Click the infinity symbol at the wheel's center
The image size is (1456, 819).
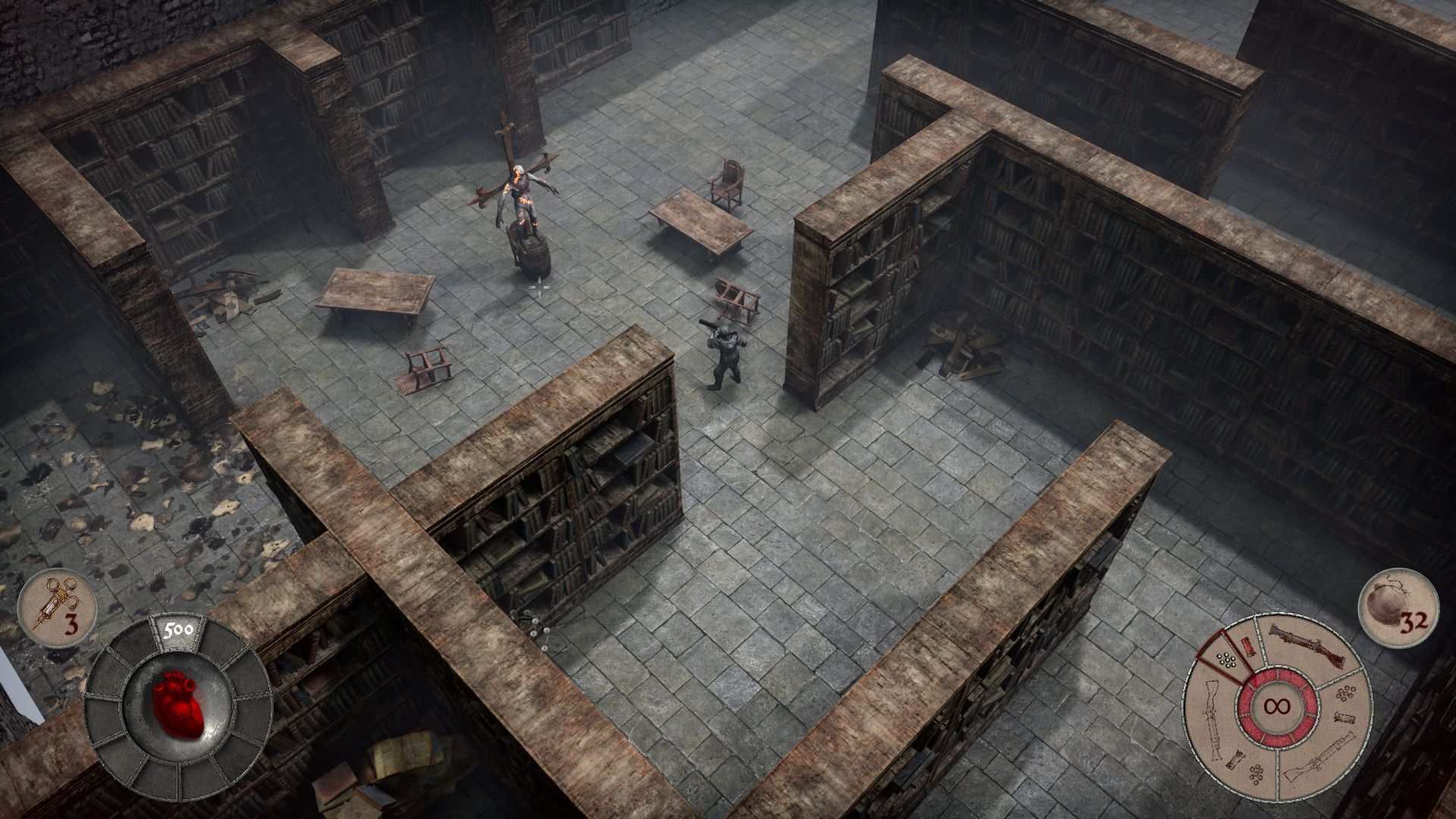coord(1278,705)
